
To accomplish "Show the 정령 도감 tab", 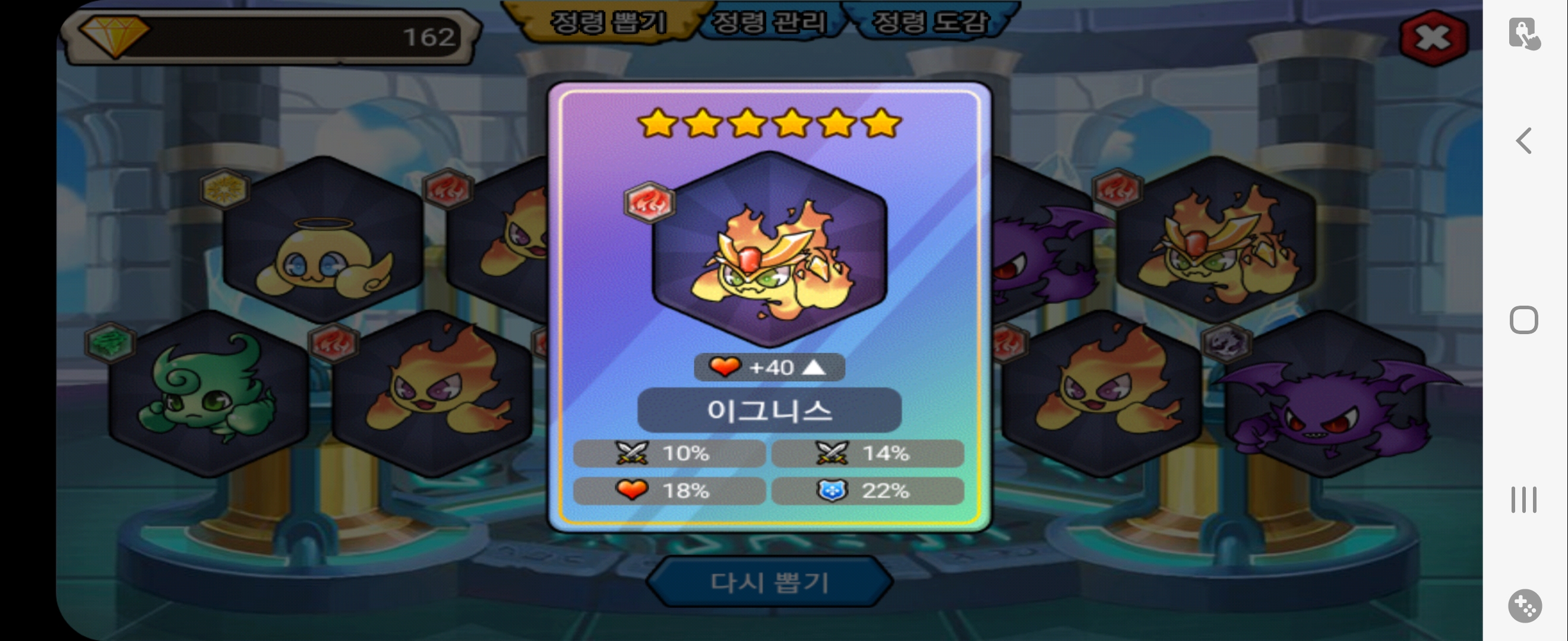I will click(x=930, y=23).
